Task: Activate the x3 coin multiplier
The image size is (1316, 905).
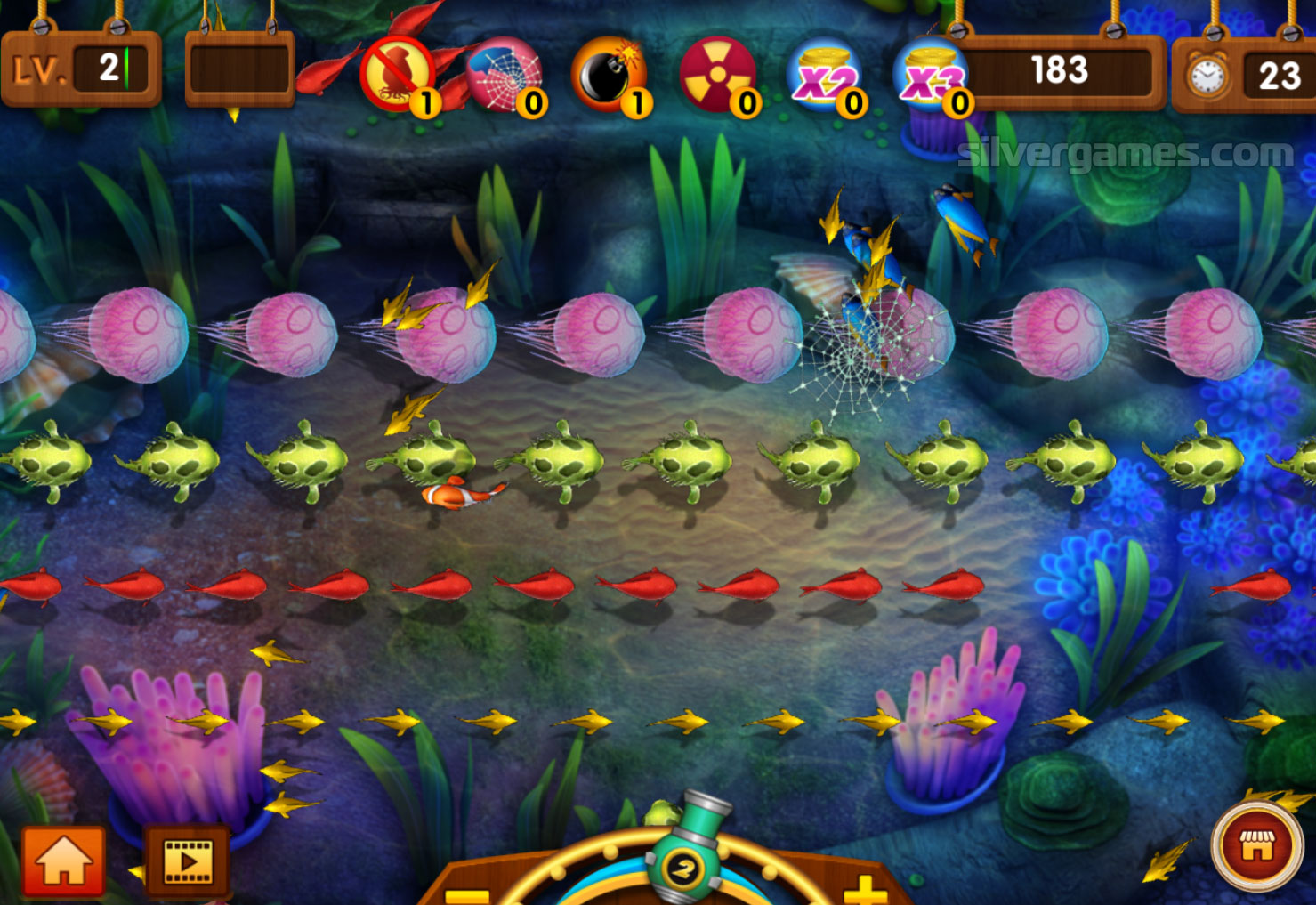Action: pos(930,76)
